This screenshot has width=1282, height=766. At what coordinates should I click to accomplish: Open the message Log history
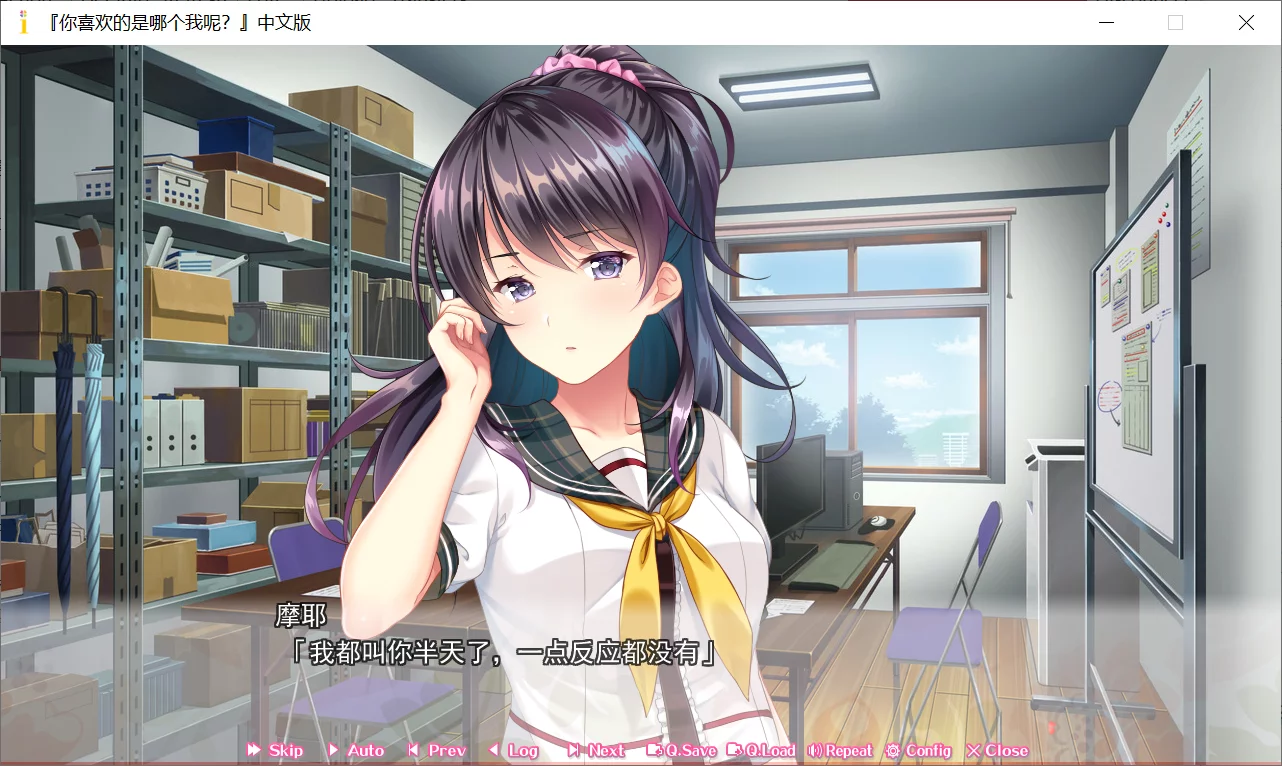click(518, 750)
